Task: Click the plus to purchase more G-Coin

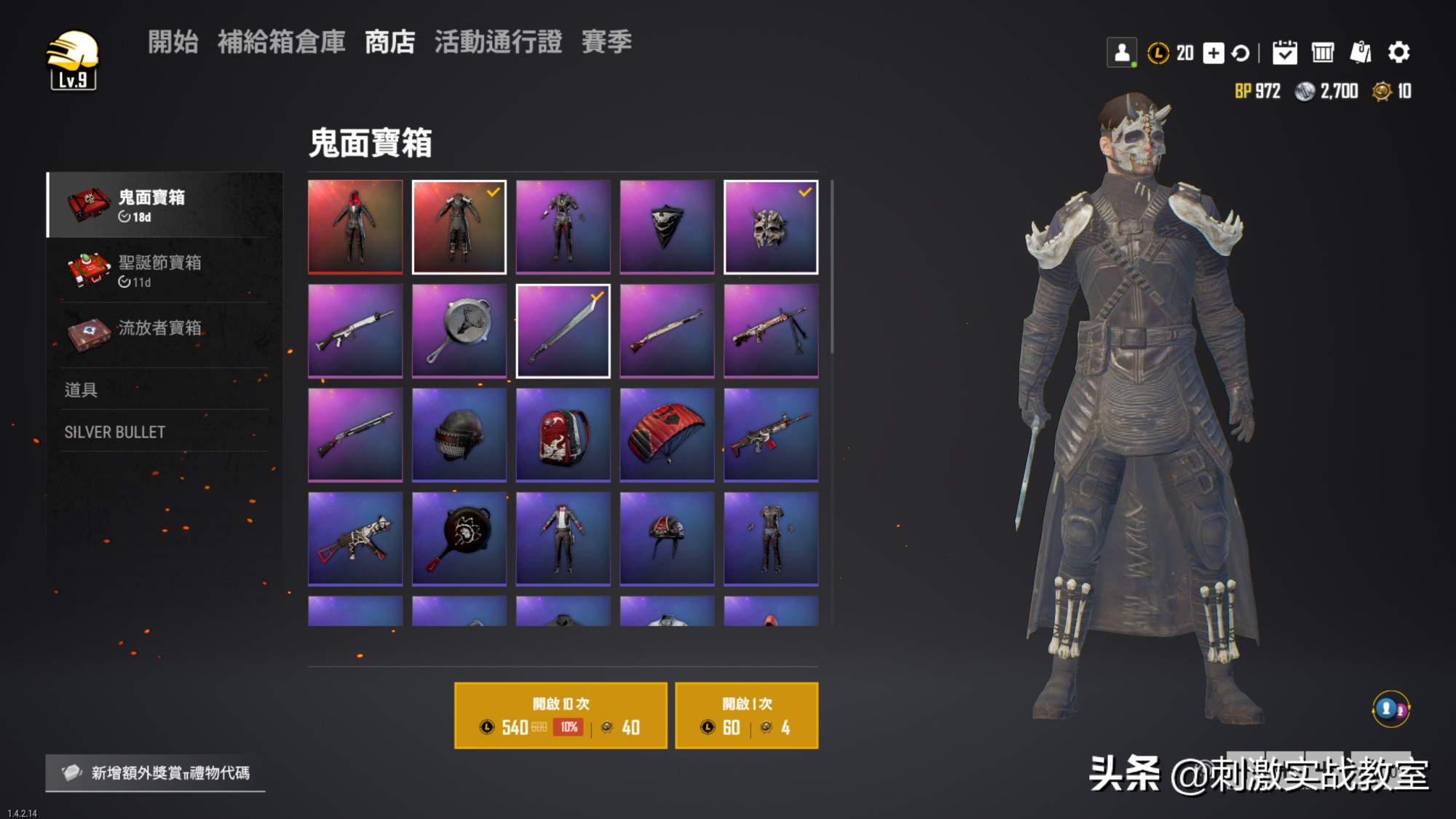Action: point(1213,53)
